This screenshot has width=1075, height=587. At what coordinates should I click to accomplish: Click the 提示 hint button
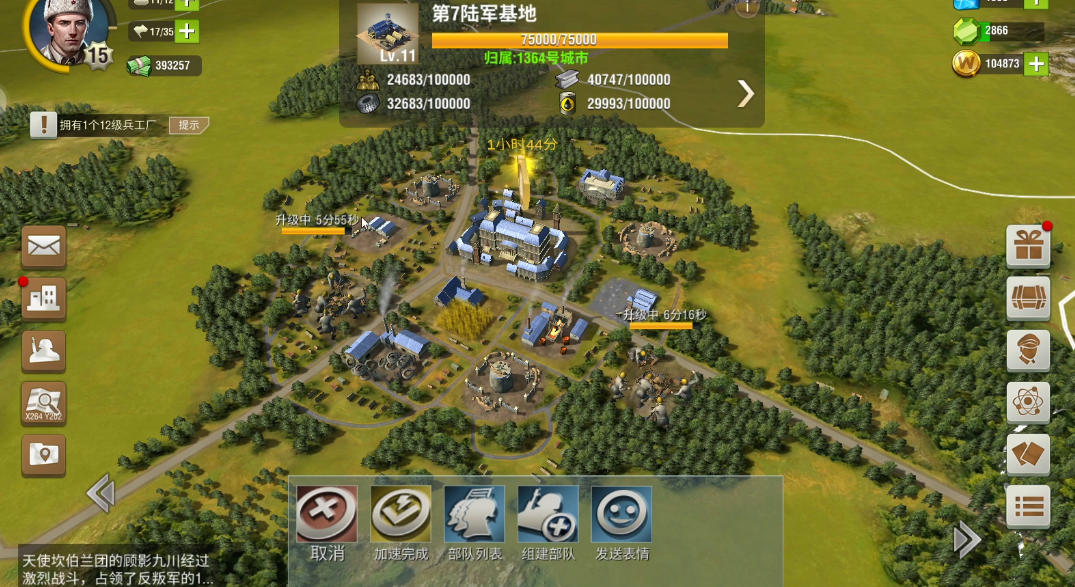pos(189,125)
